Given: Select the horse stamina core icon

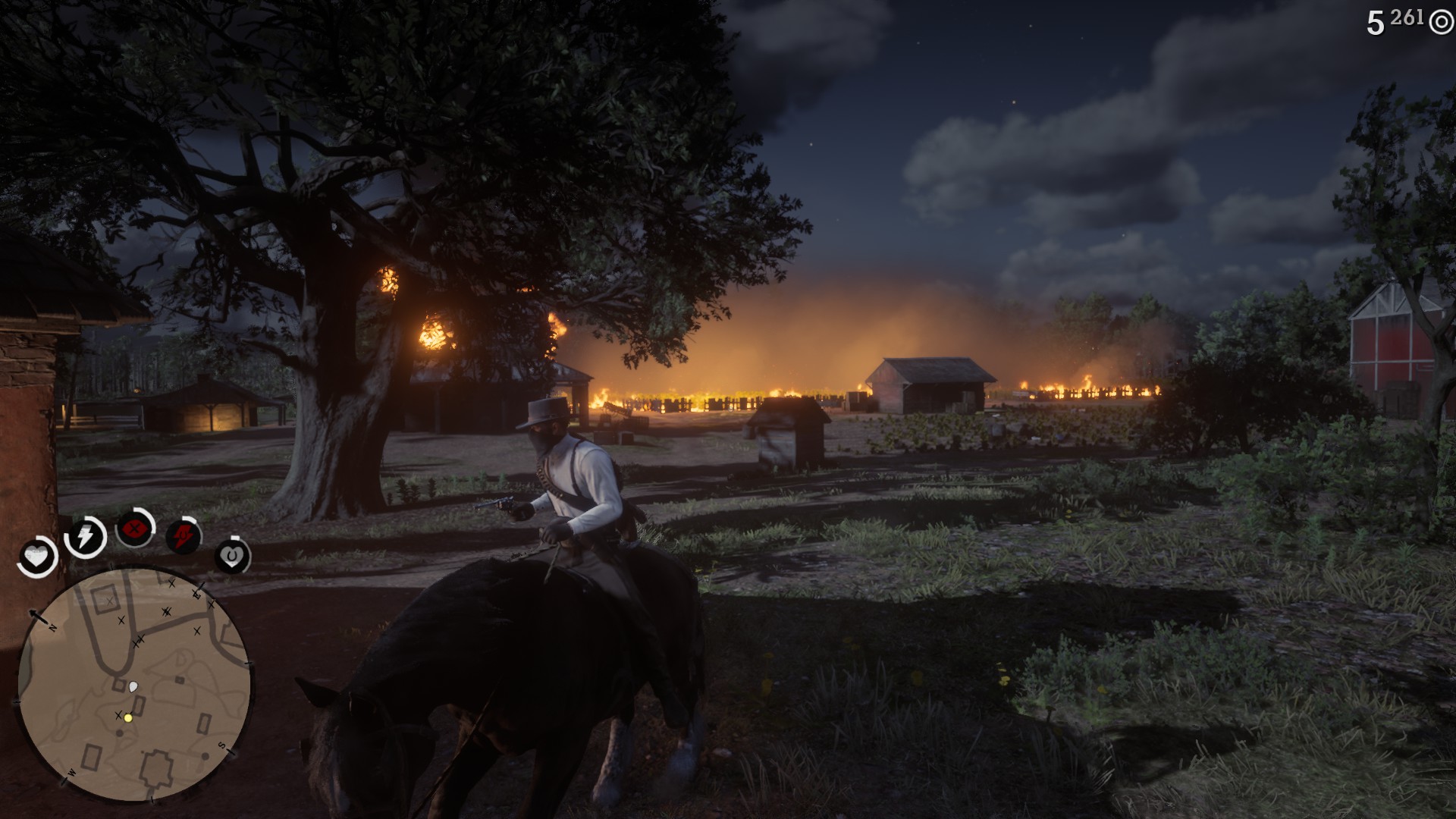Looking at the screenshot, I should point(184,536).
